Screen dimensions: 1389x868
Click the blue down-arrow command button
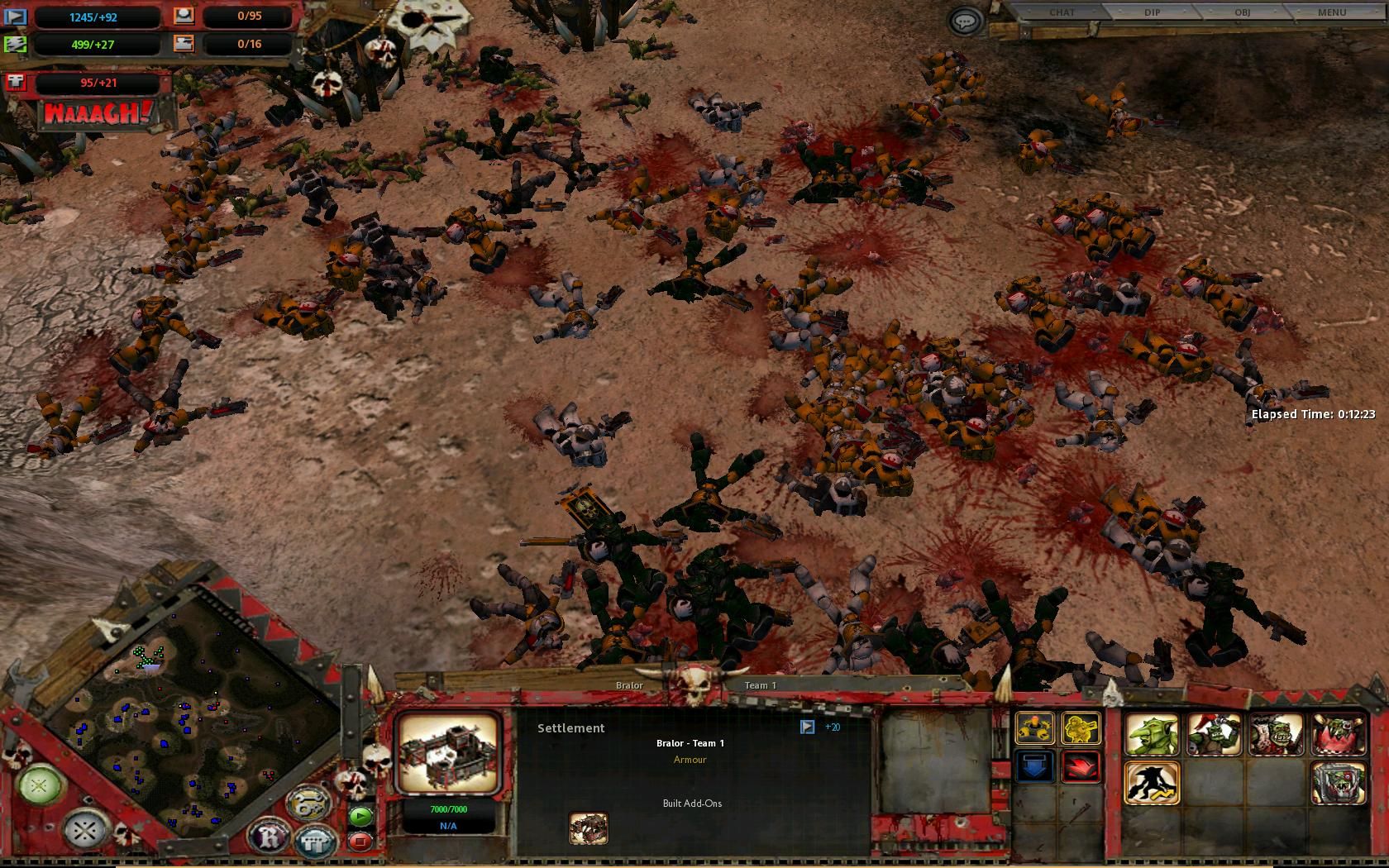point(1034,767)
